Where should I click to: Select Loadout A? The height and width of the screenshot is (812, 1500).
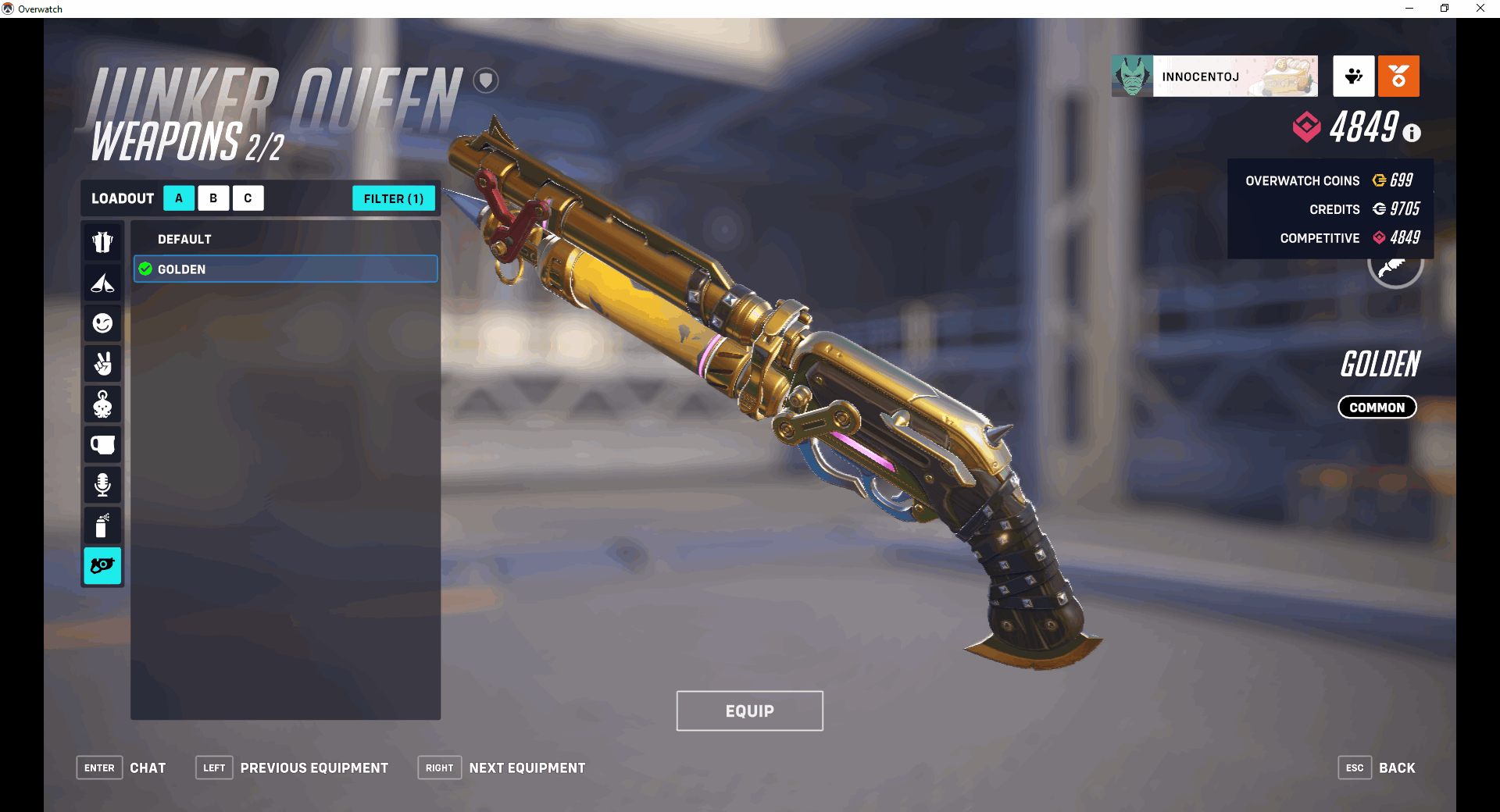179,198
